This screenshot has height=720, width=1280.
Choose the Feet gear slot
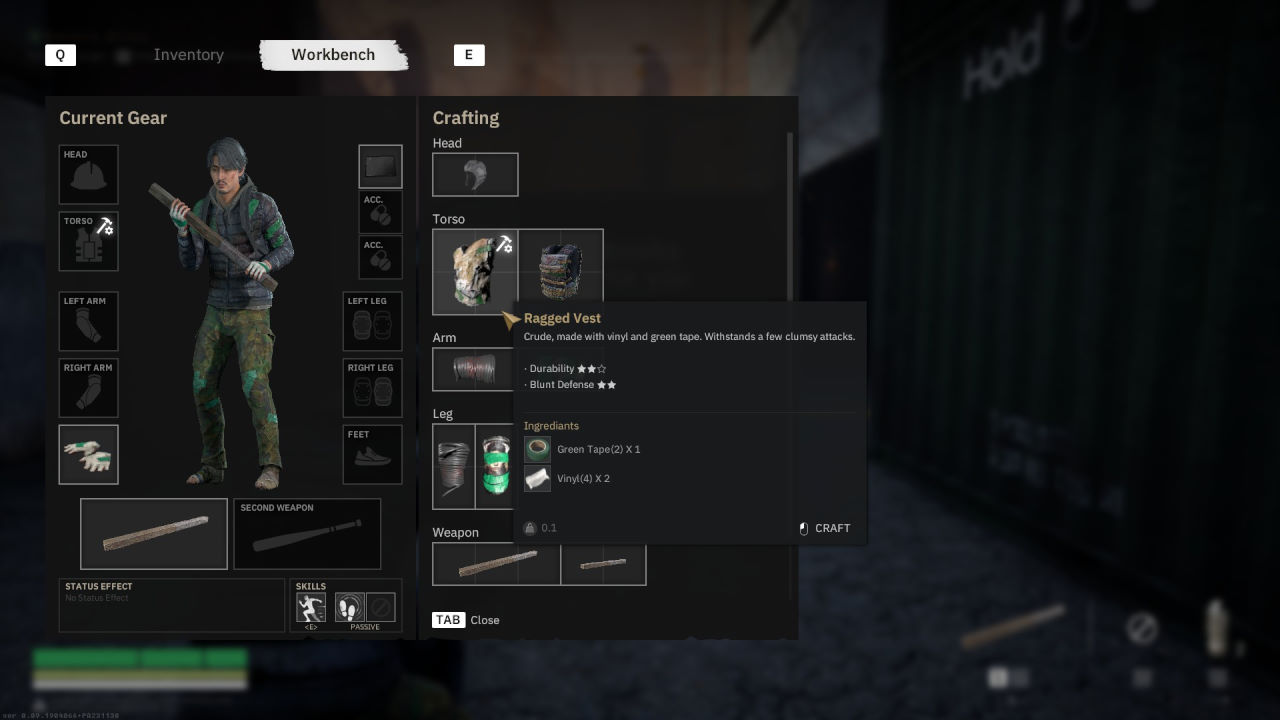click(372, 455)
